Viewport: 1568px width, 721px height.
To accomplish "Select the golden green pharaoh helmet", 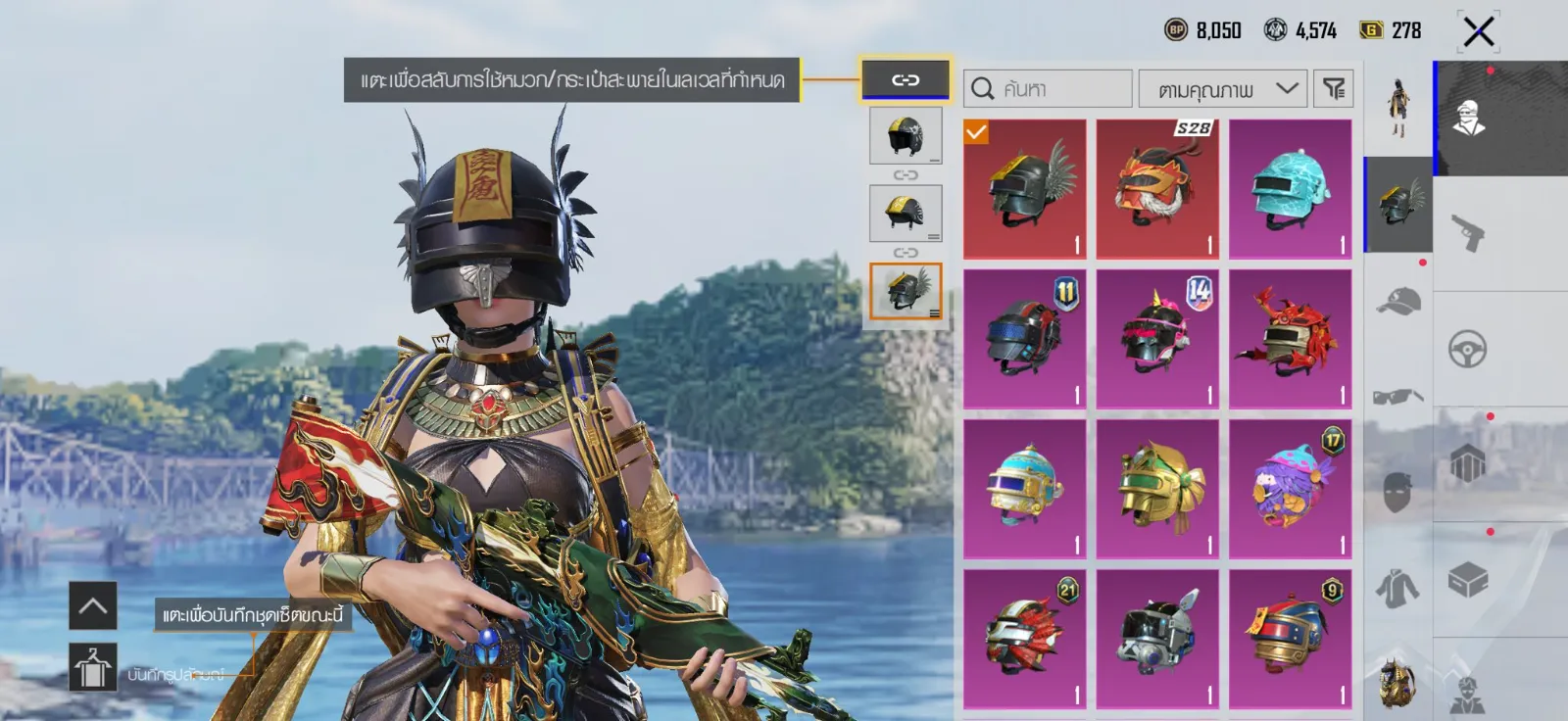I will click(1157, 489).
